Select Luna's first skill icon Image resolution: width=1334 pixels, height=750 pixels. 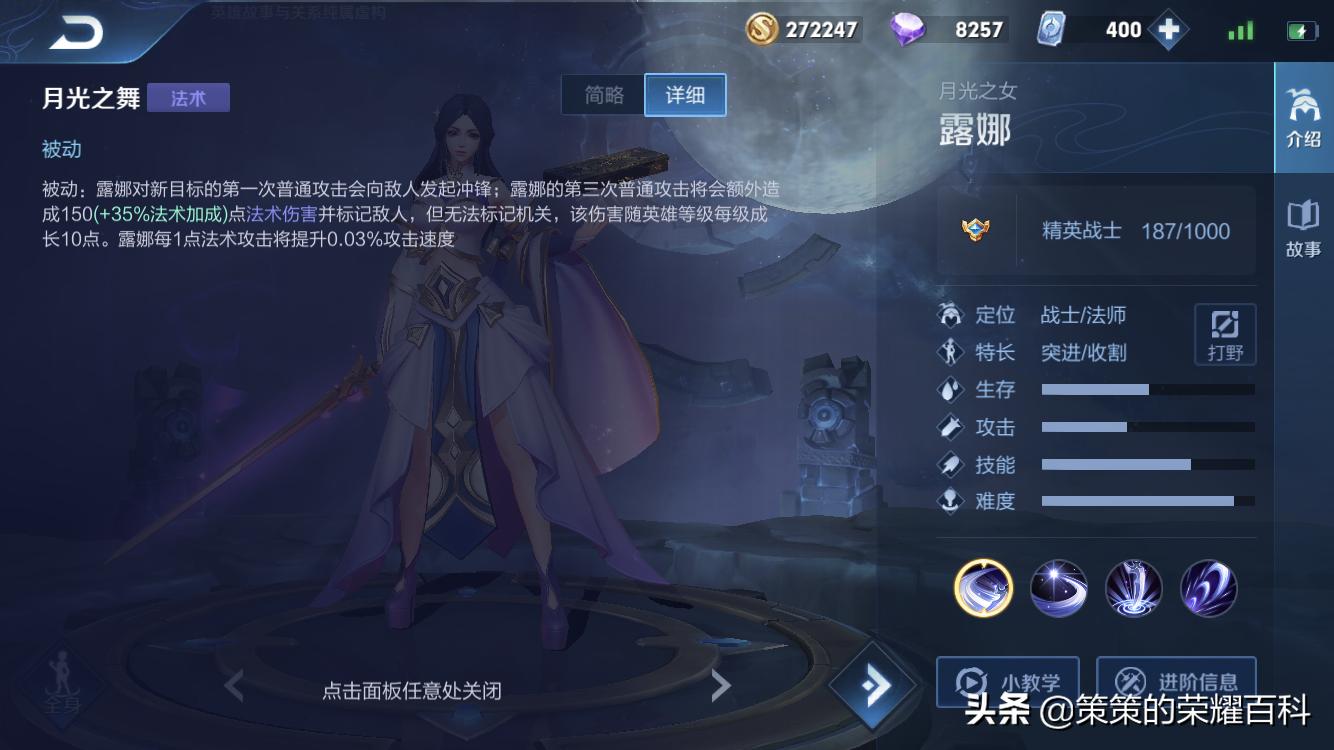(x=983, y=589)
